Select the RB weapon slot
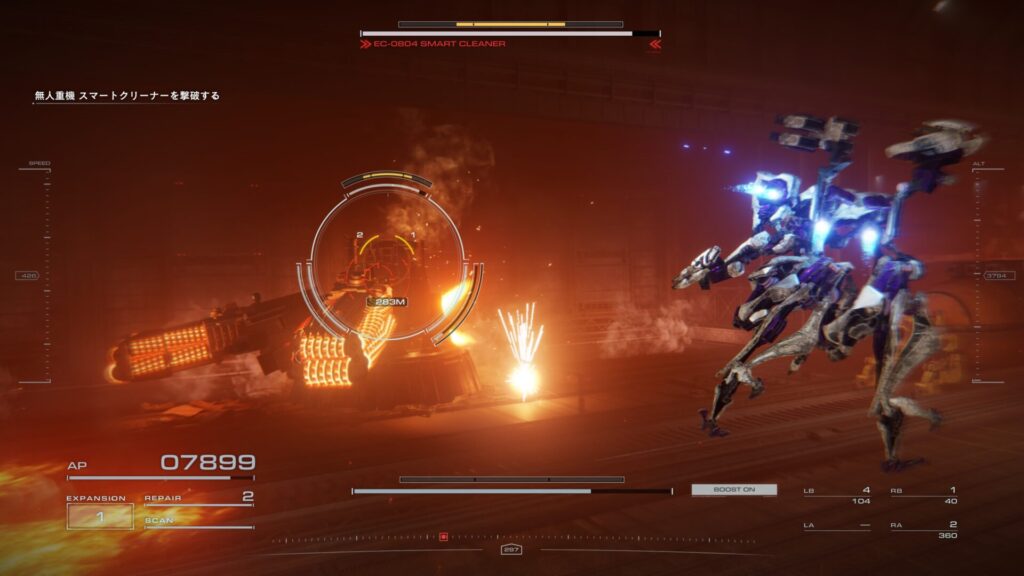This screenshot has height=576, width=1024. (x=924, y=495)
